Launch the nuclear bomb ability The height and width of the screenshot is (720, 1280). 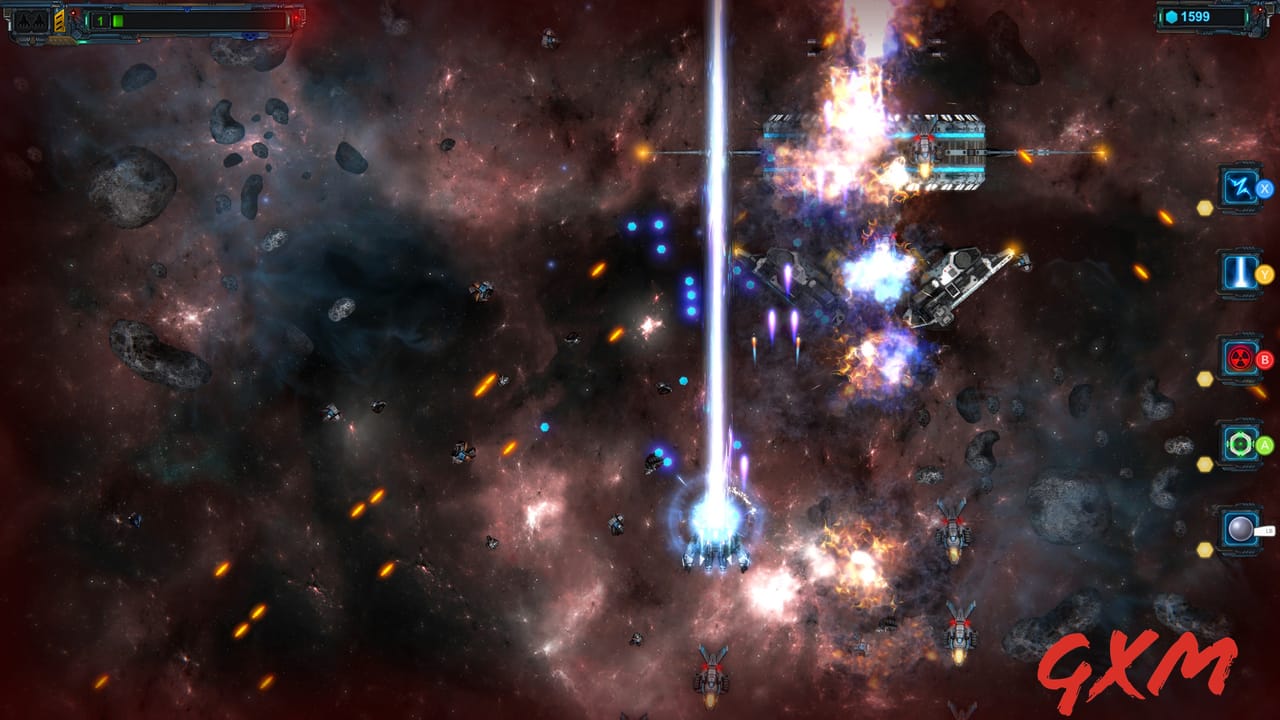coord(1239,358)
